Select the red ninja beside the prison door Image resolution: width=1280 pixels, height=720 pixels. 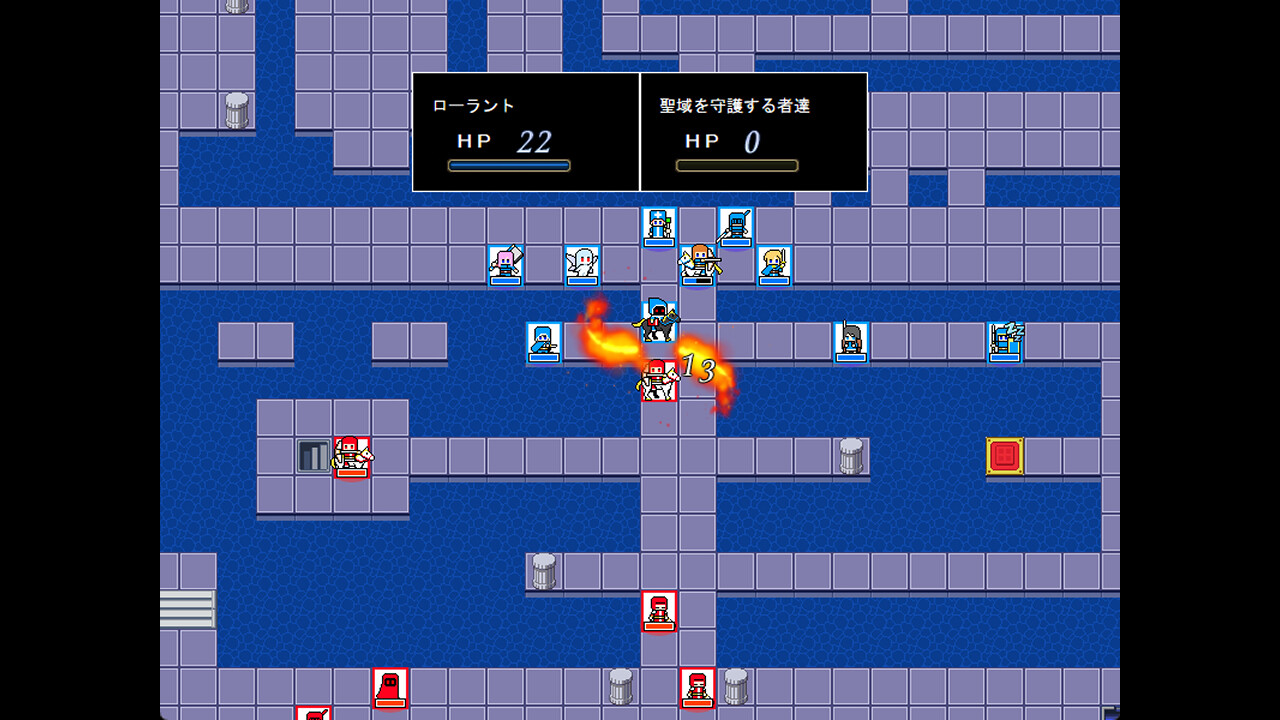[x=352, y=458]
